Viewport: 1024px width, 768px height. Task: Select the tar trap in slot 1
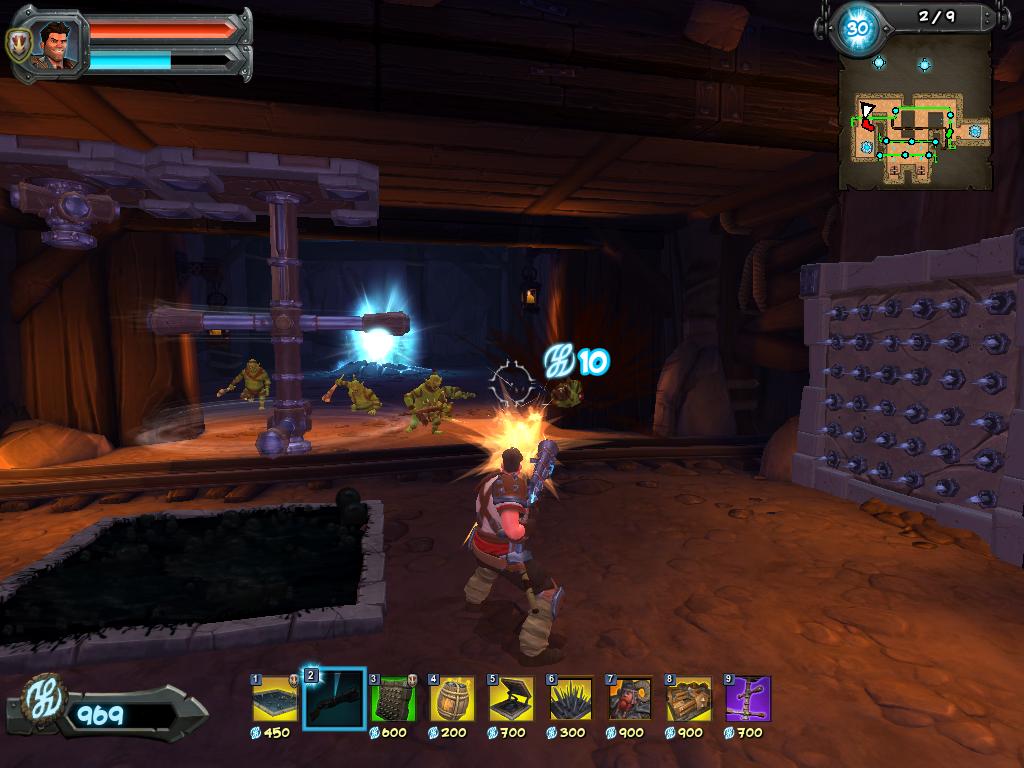[x=272, y=699]
